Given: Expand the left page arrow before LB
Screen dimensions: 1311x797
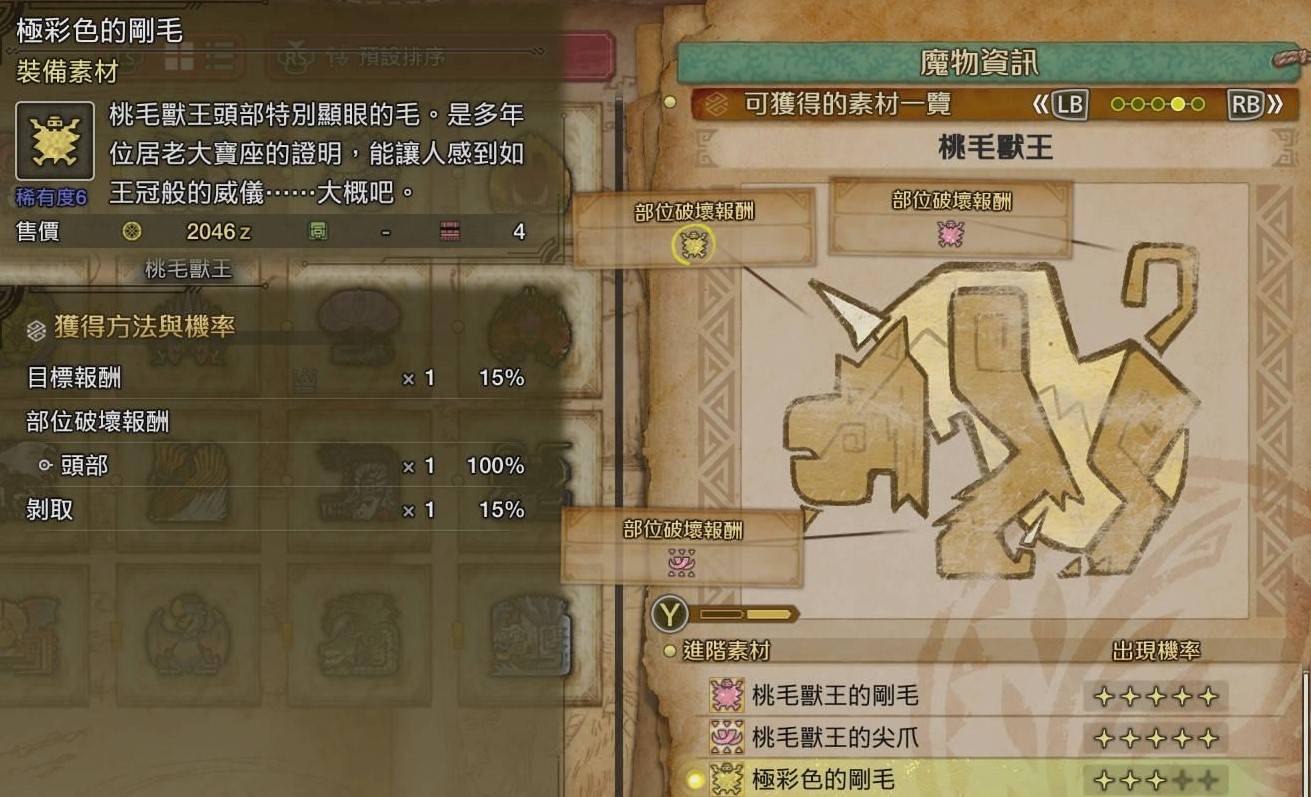Looking at the screenshot, I should (x=1042, y=103).
